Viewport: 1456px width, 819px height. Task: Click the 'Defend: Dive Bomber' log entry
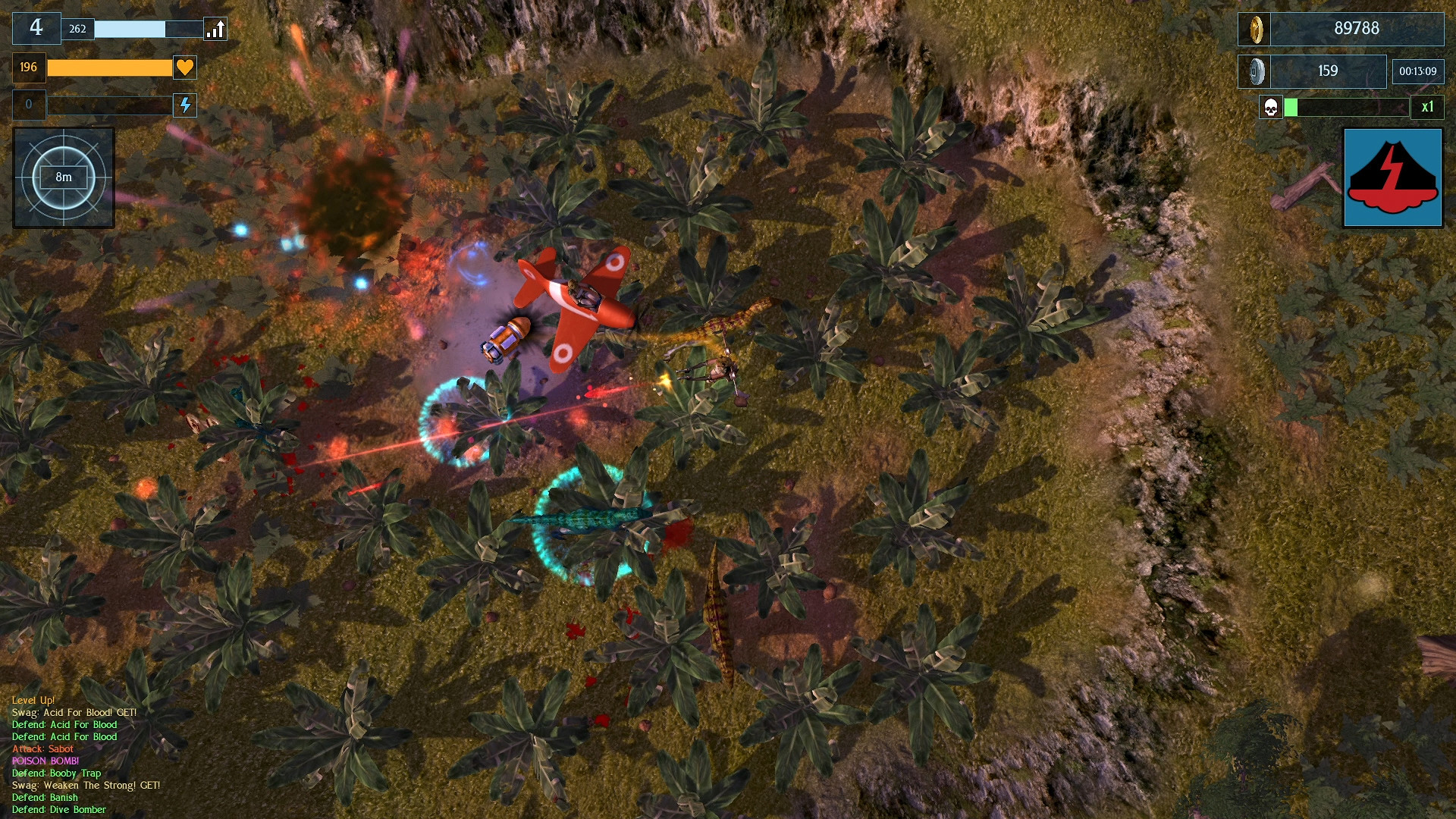[58, 809]
